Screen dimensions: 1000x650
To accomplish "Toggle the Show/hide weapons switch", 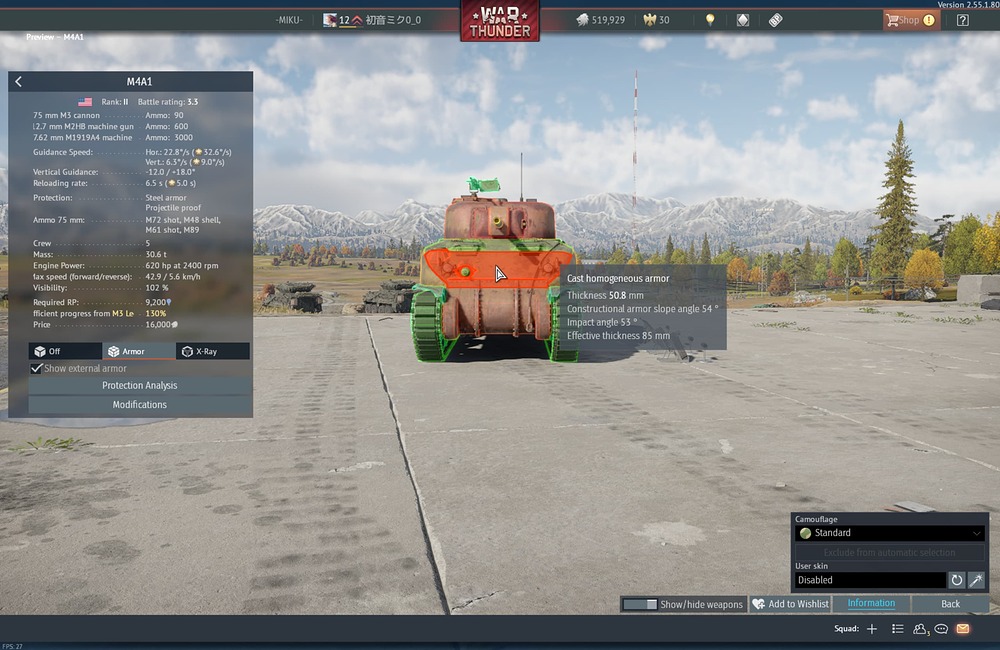I will pyautogui.click(x=640, y=604).
